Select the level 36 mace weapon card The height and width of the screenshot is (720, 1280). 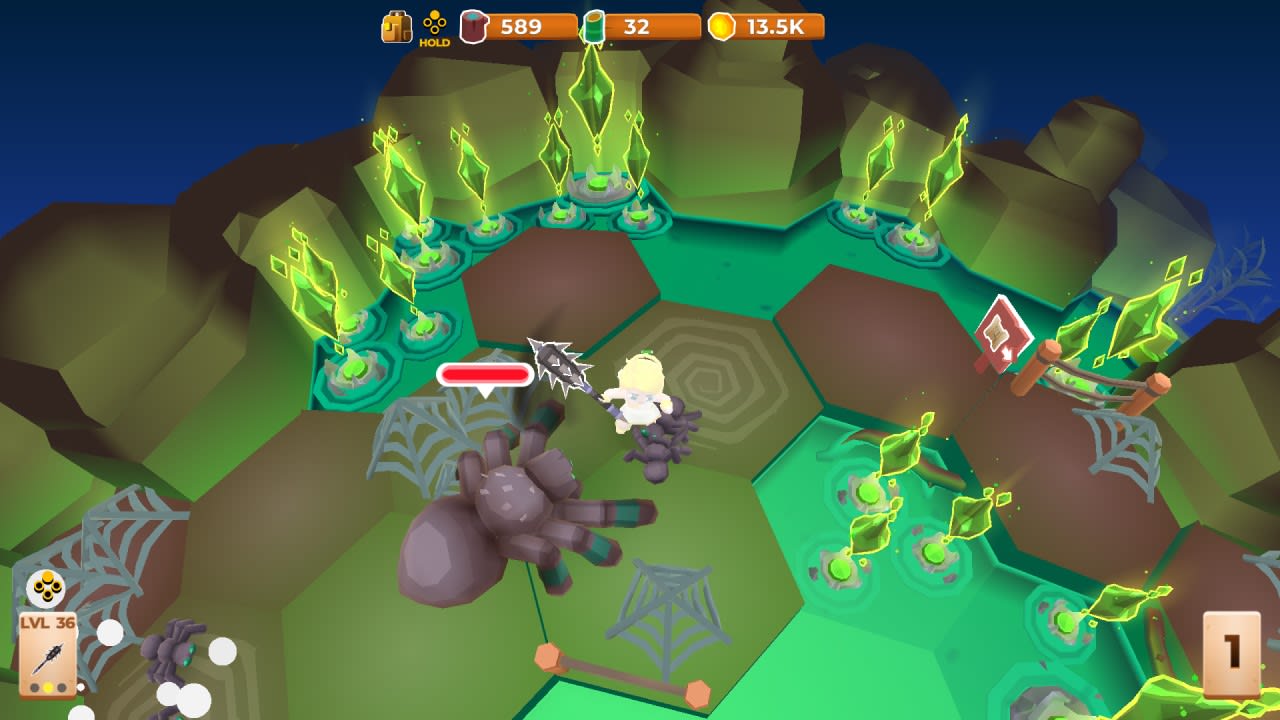click(47, 655)
